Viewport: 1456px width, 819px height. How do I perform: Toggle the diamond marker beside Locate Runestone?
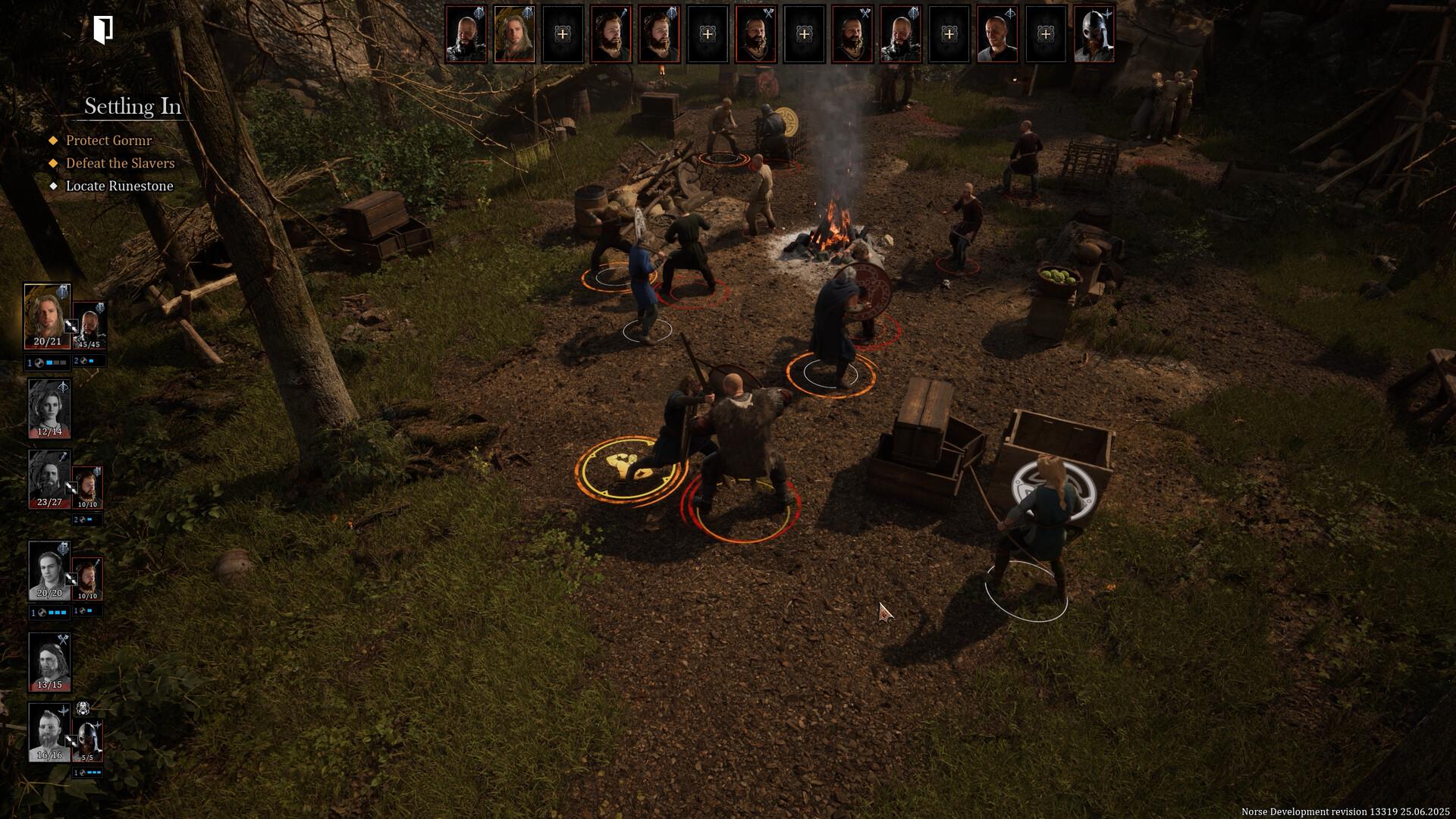coord(53,186)
